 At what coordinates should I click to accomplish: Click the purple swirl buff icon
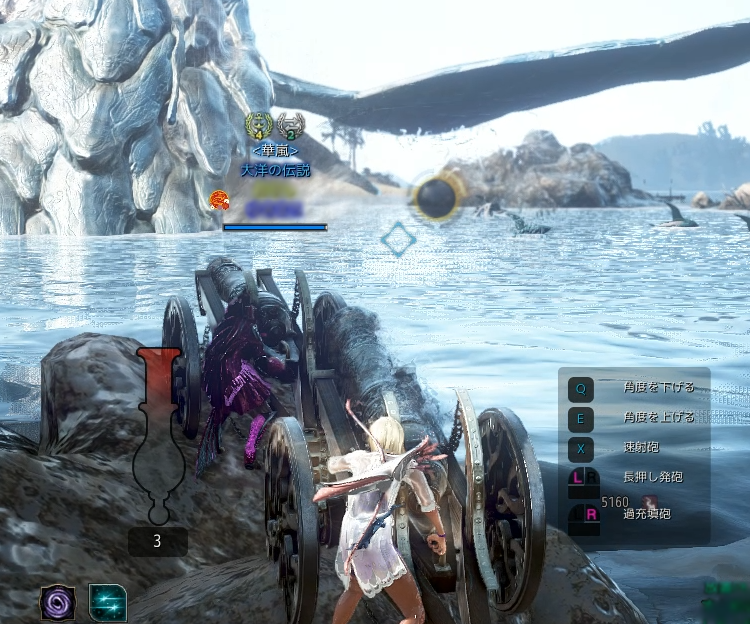pyautogui.click(x=57, y=602)
